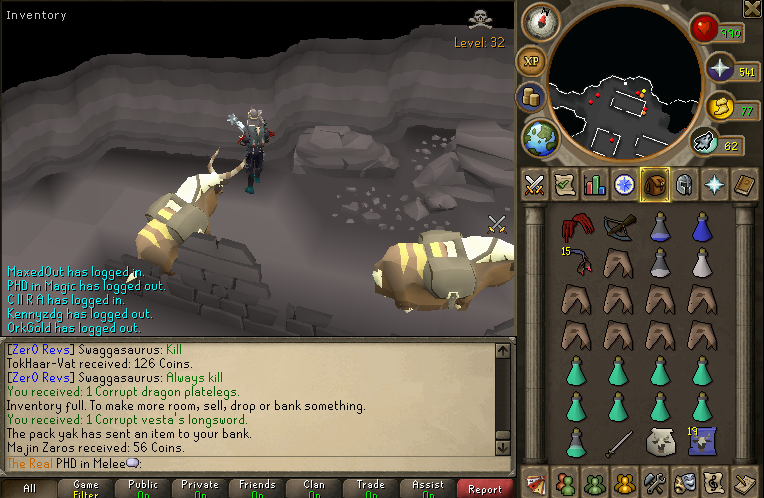The image size is (764, 498).
Task: Activate quick prayers via the prayer orb
Action: pyautogui.click(x=720, y=68)
